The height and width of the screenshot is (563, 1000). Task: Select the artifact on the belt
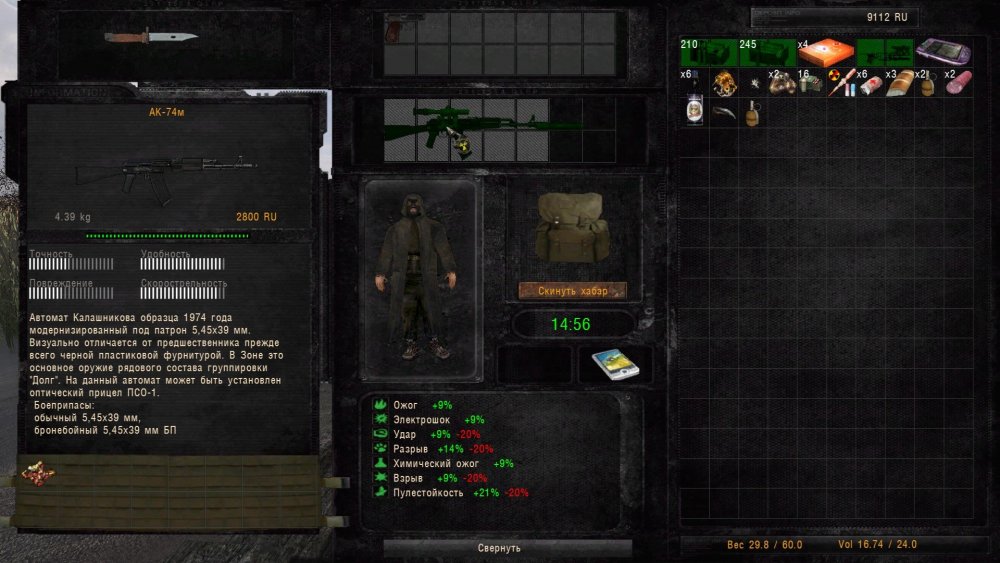(x=38, y=471)
